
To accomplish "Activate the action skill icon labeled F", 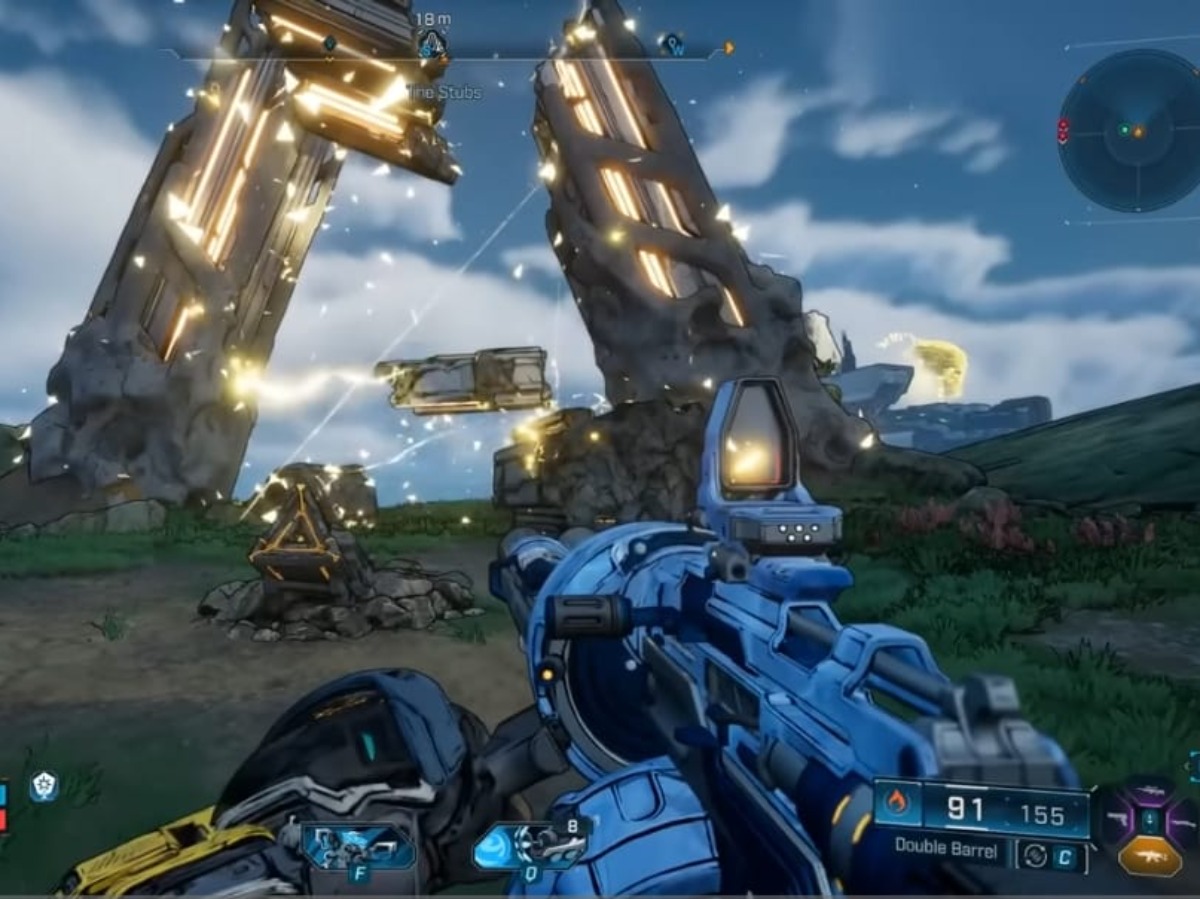I will pyautogui.click(x=358, y=847).
